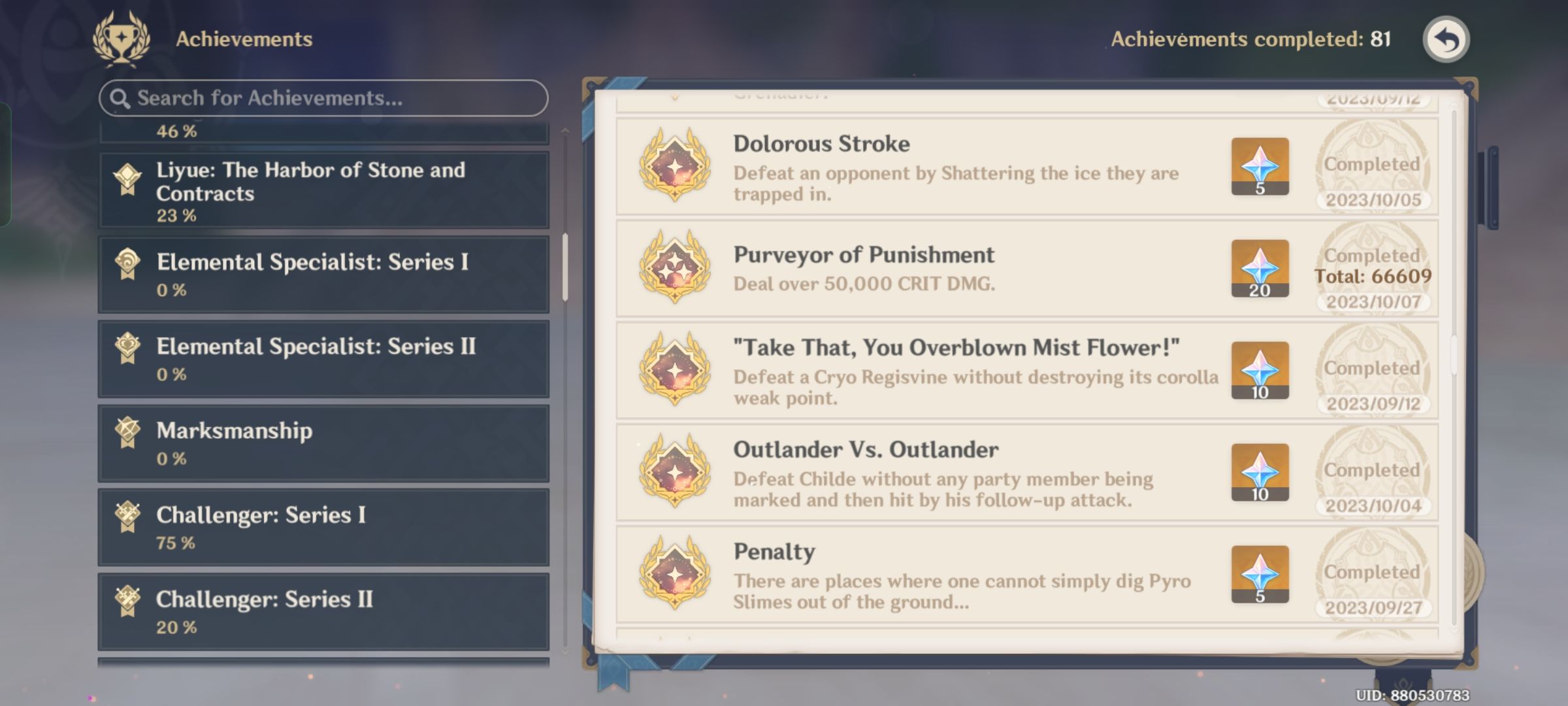1568x706 pixels.
Task: Open the Elemental Specialist: Series II category
Action: [323, 358]
